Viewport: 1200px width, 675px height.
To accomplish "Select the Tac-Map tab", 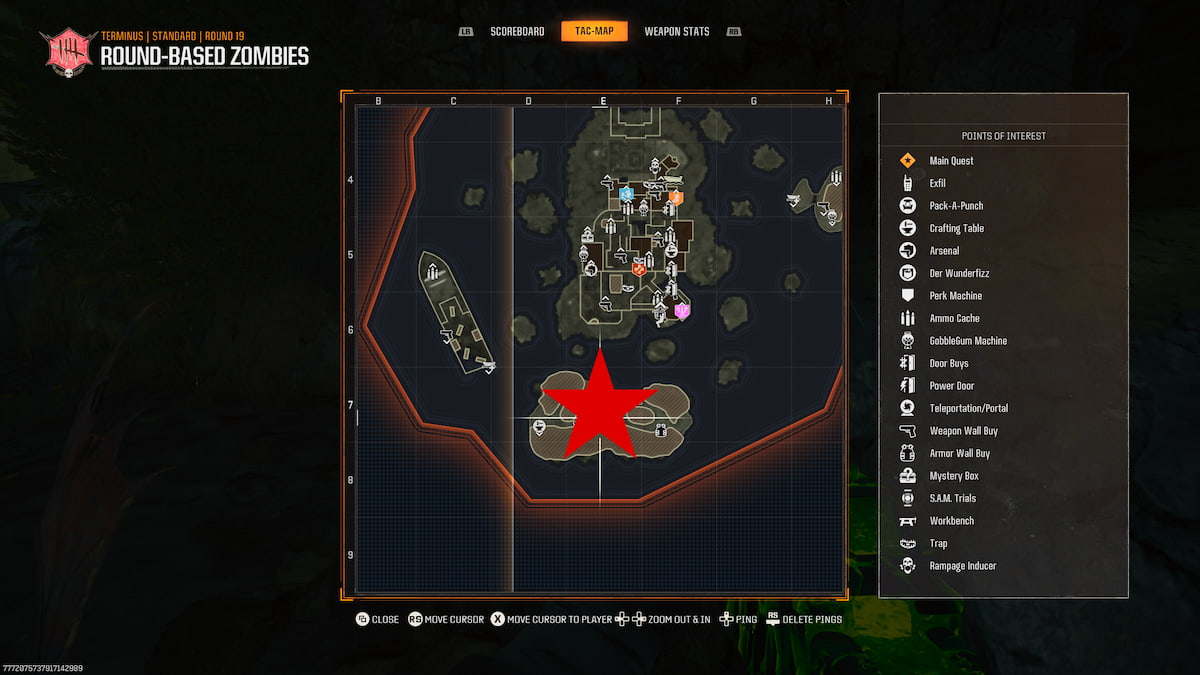I will [594, 32].
